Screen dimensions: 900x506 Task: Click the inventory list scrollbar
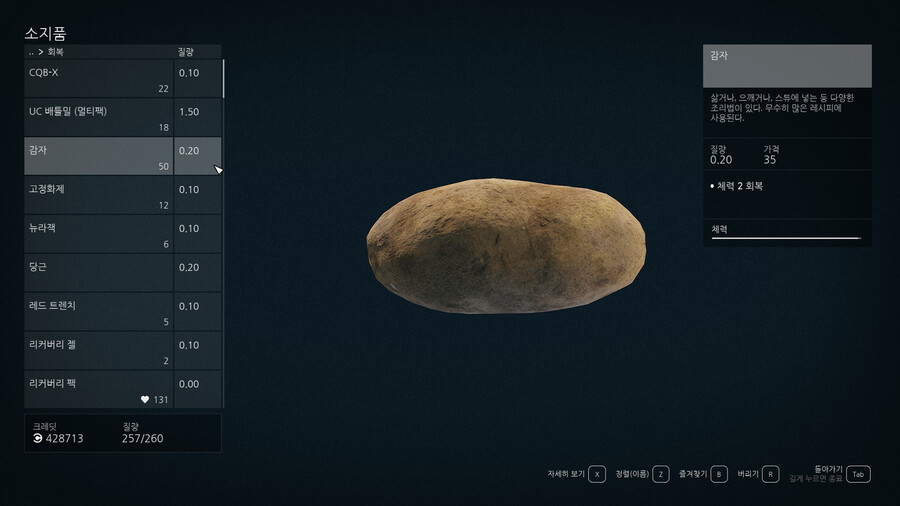[x=223, y=79]
